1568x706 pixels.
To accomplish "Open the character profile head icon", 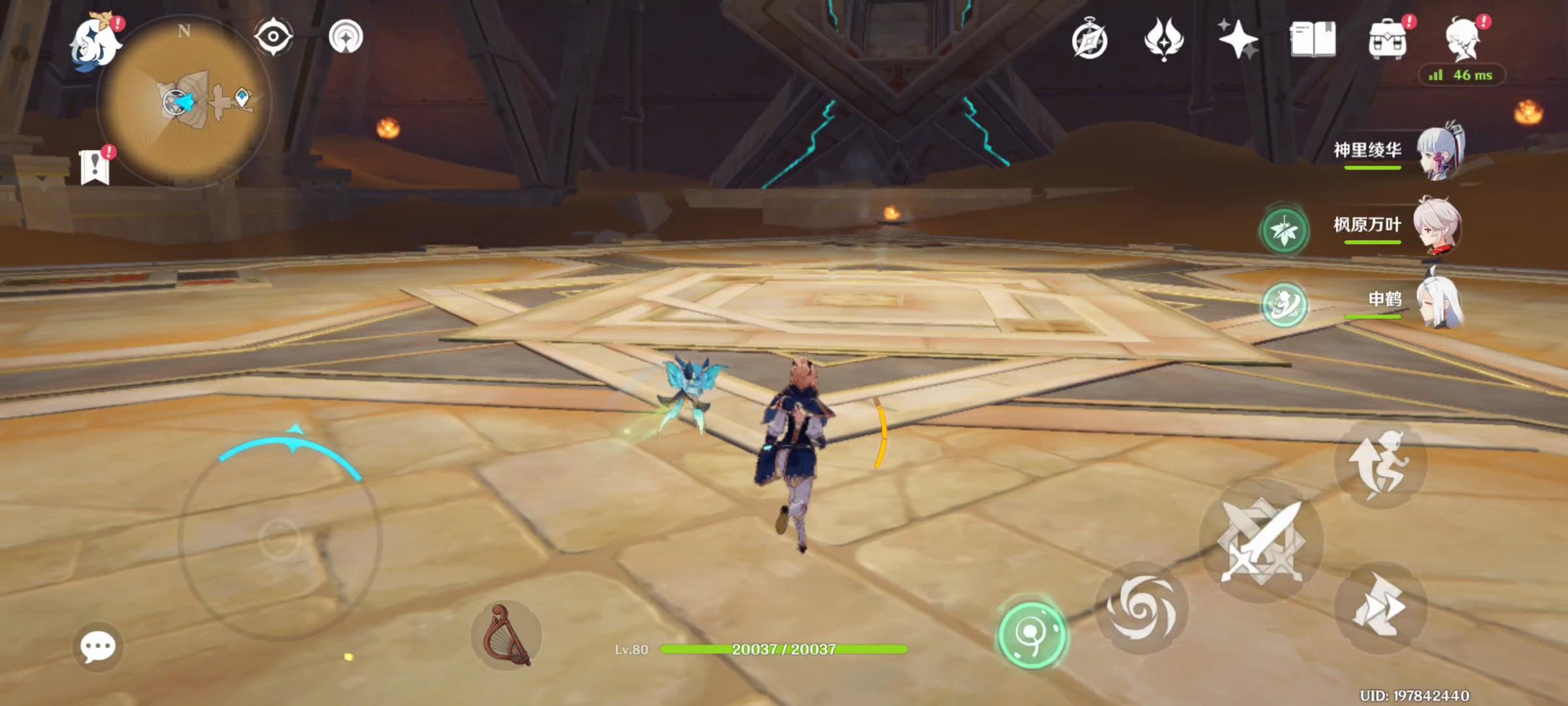I will tap(1462, 39).
